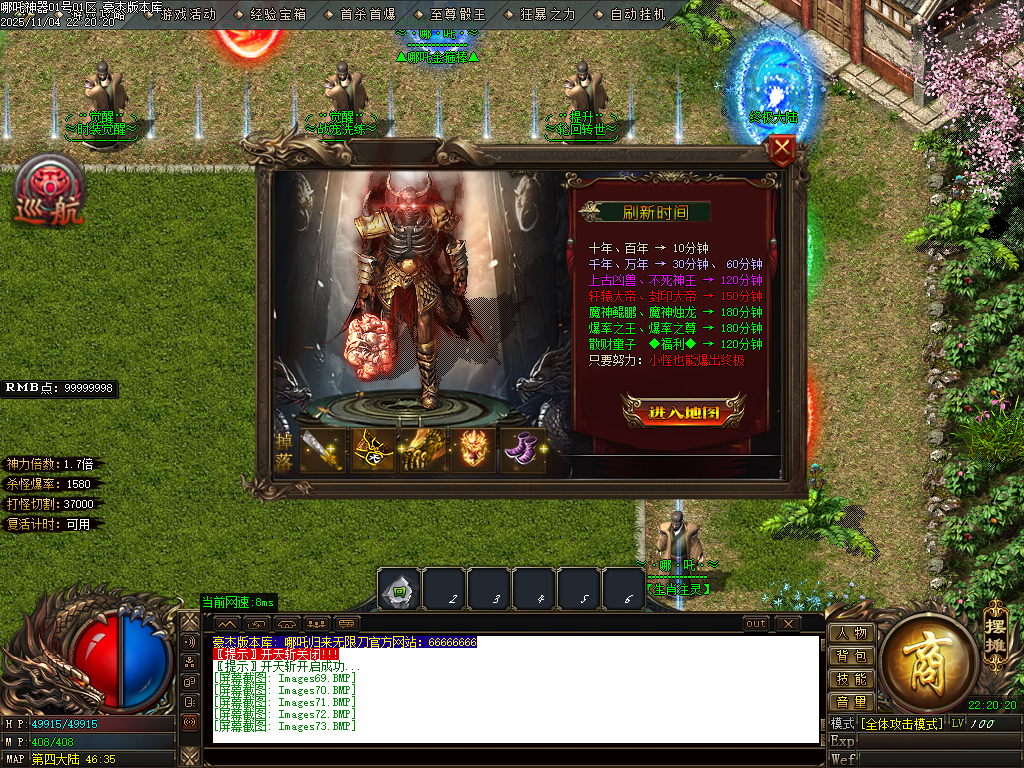The width and height of the screenshot is (1024, 768).
Task: Open the 游戏活动 menu
Action: pos(187,14)
